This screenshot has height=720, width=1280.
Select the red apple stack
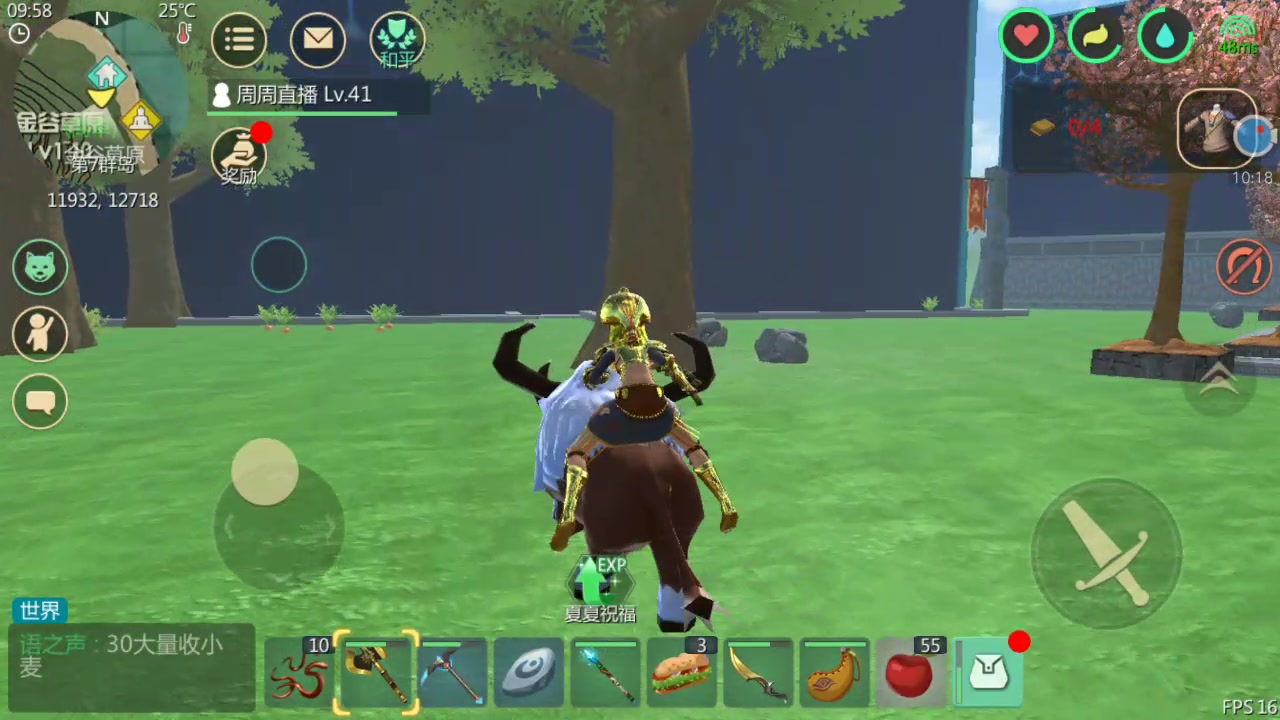910,673
